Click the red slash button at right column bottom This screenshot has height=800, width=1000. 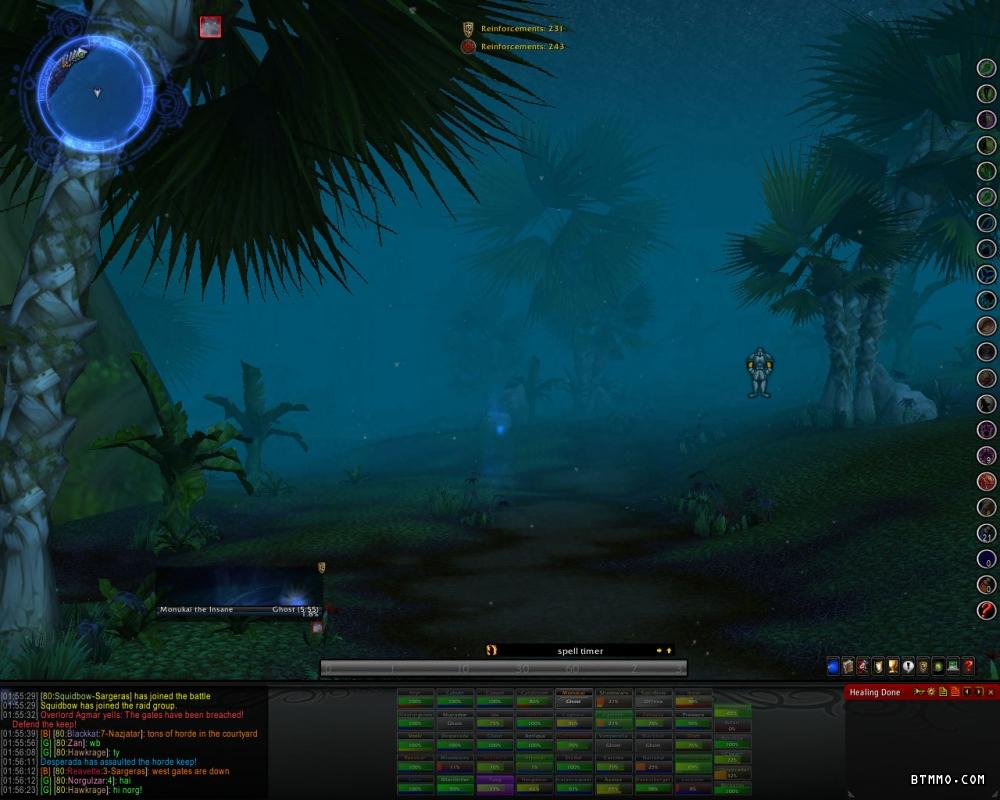tap(987, 610)
